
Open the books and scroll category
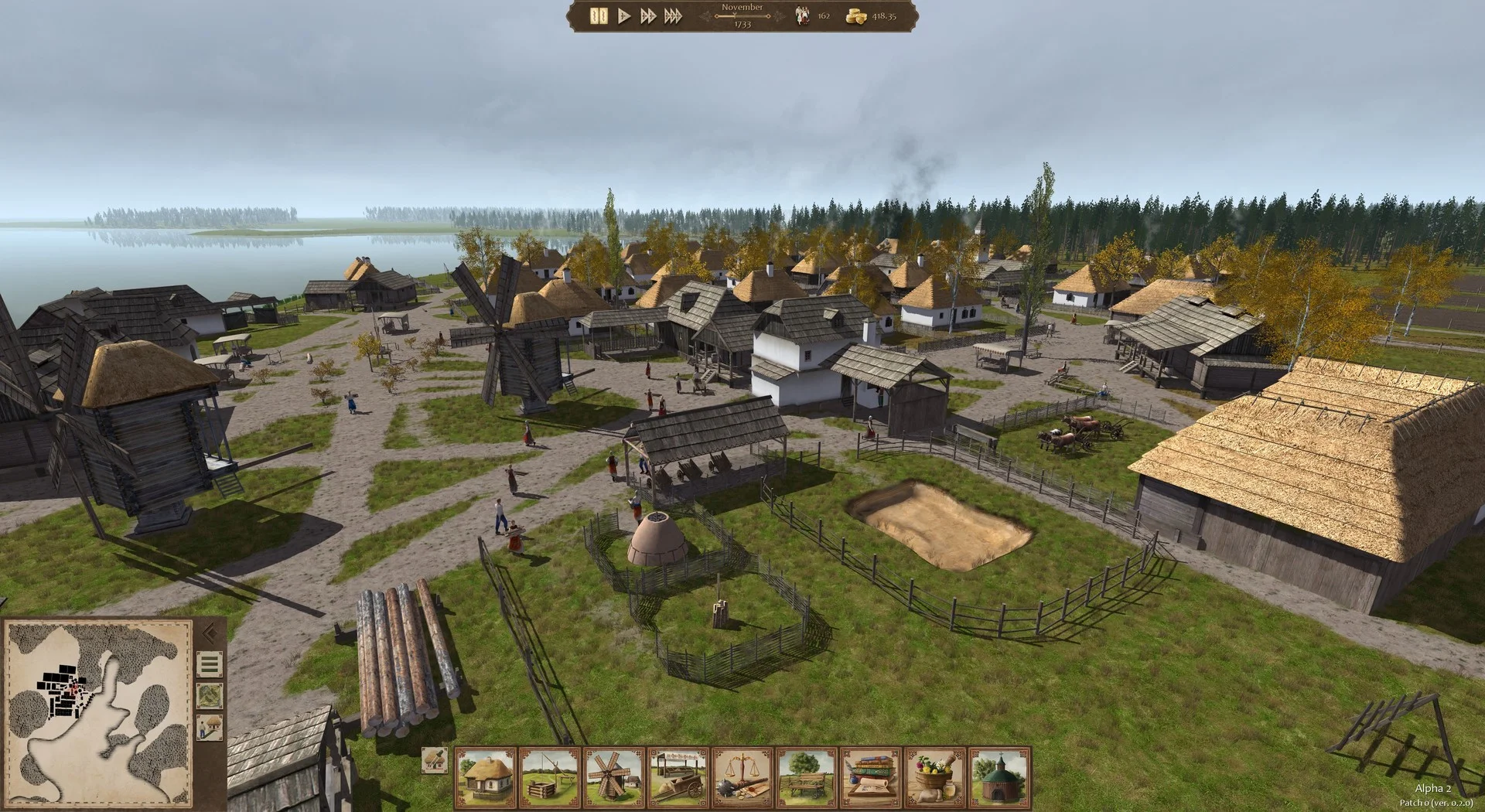[x=871, y=776]
